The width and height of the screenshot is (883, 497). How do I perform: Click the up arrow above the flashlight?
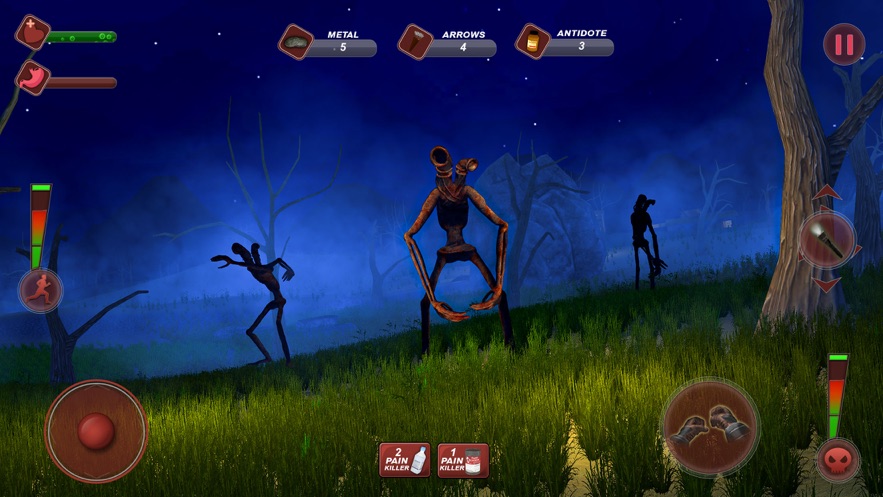pos(826,193)
